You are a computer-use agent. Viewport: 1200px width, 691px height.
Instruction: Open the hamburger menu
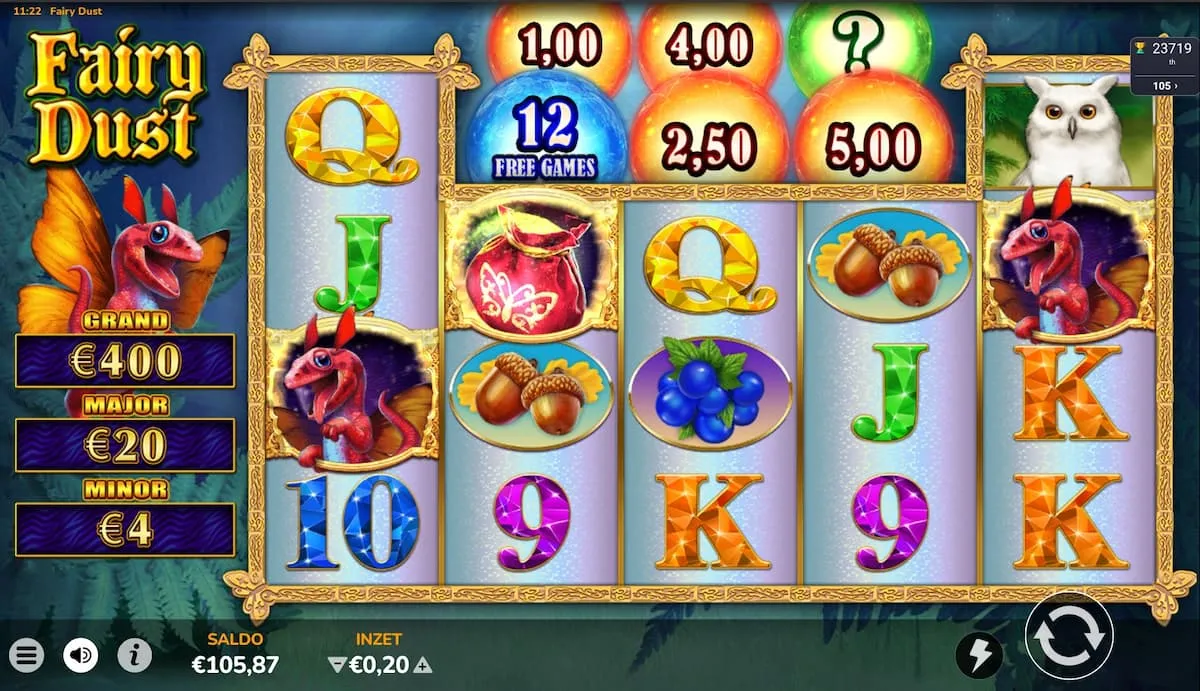(28, 656)
